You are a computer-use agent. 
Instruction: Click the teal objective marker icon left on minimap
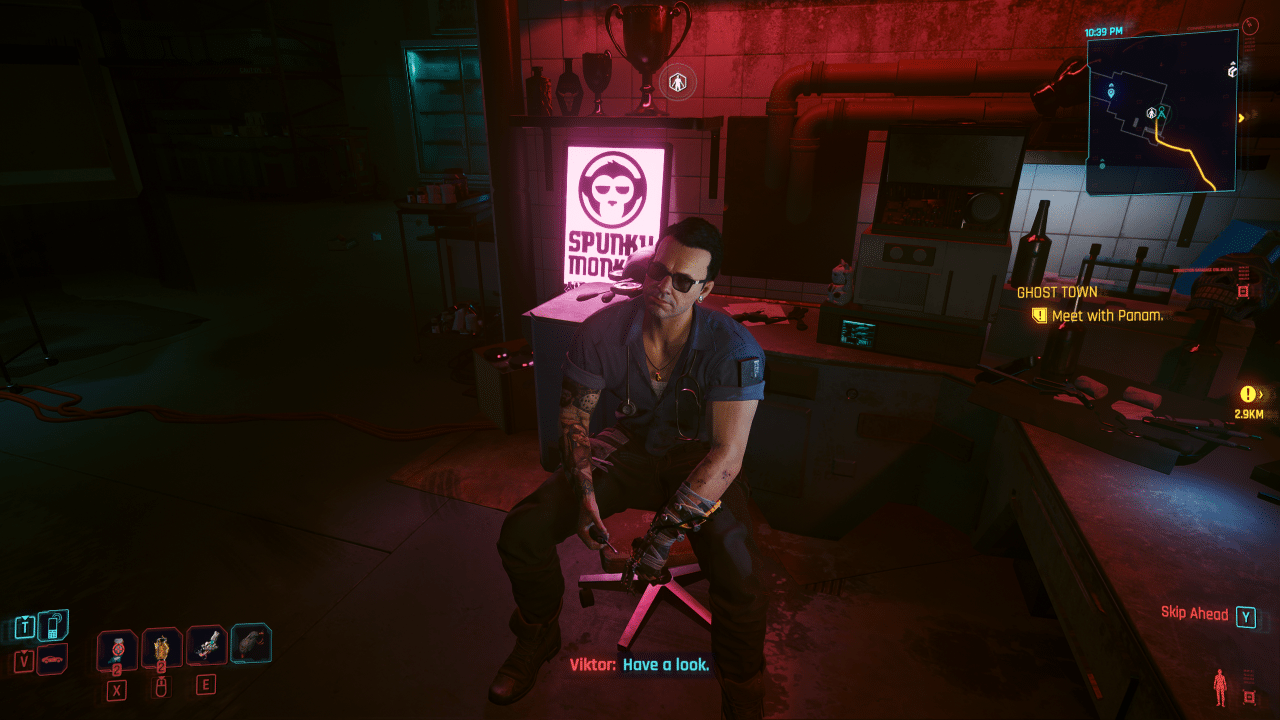tap(1111, 93)
